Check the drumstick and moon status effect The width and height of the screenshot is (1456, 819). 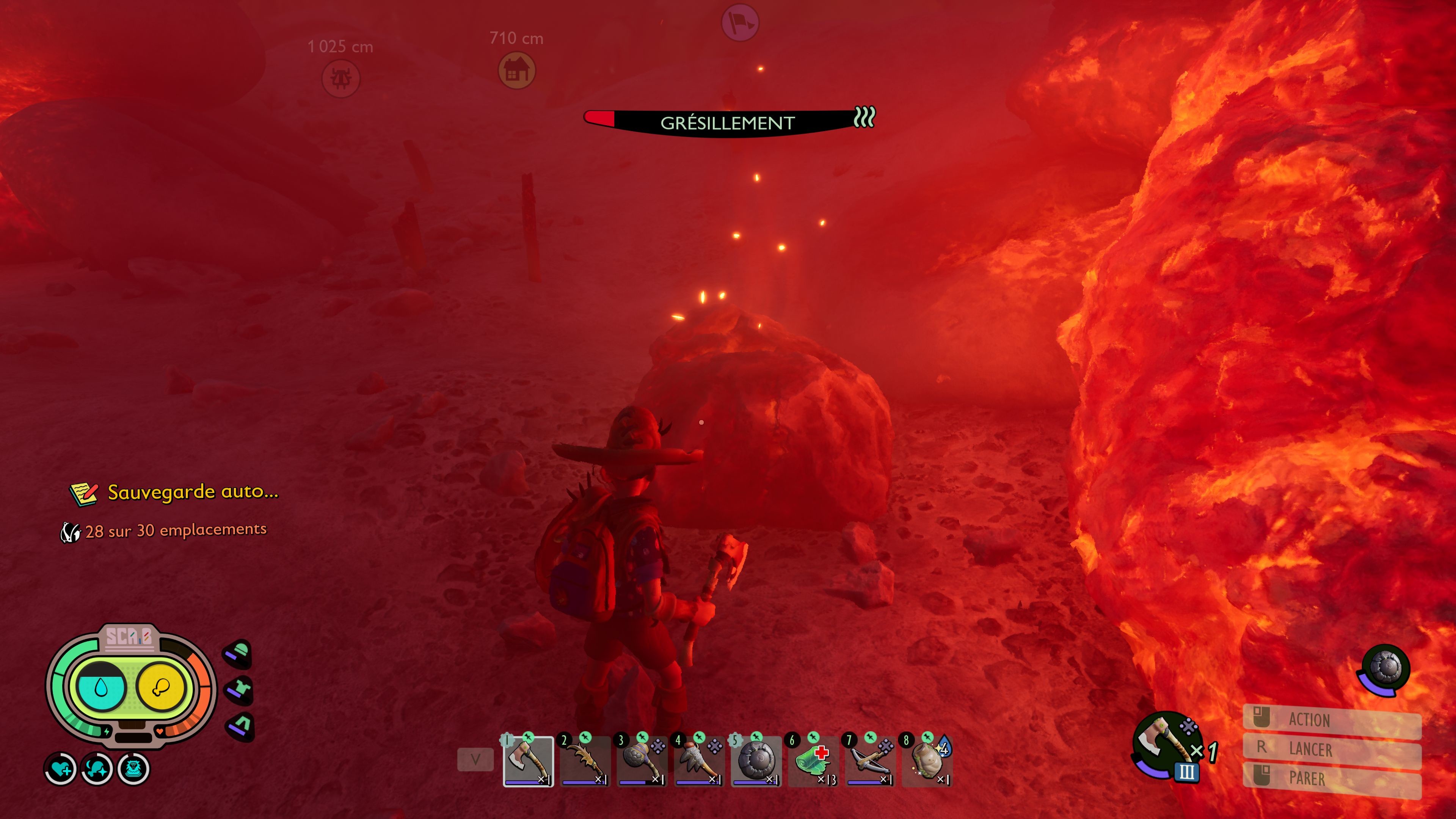(97, 769)
